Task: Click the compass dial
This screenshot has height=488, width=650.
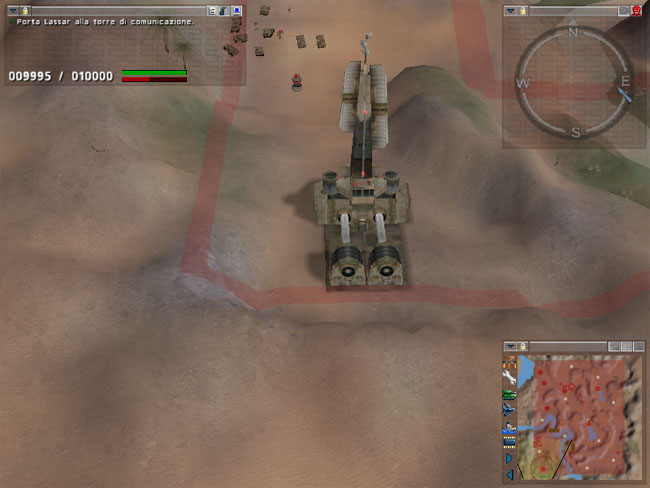Action: coord(574,81)
